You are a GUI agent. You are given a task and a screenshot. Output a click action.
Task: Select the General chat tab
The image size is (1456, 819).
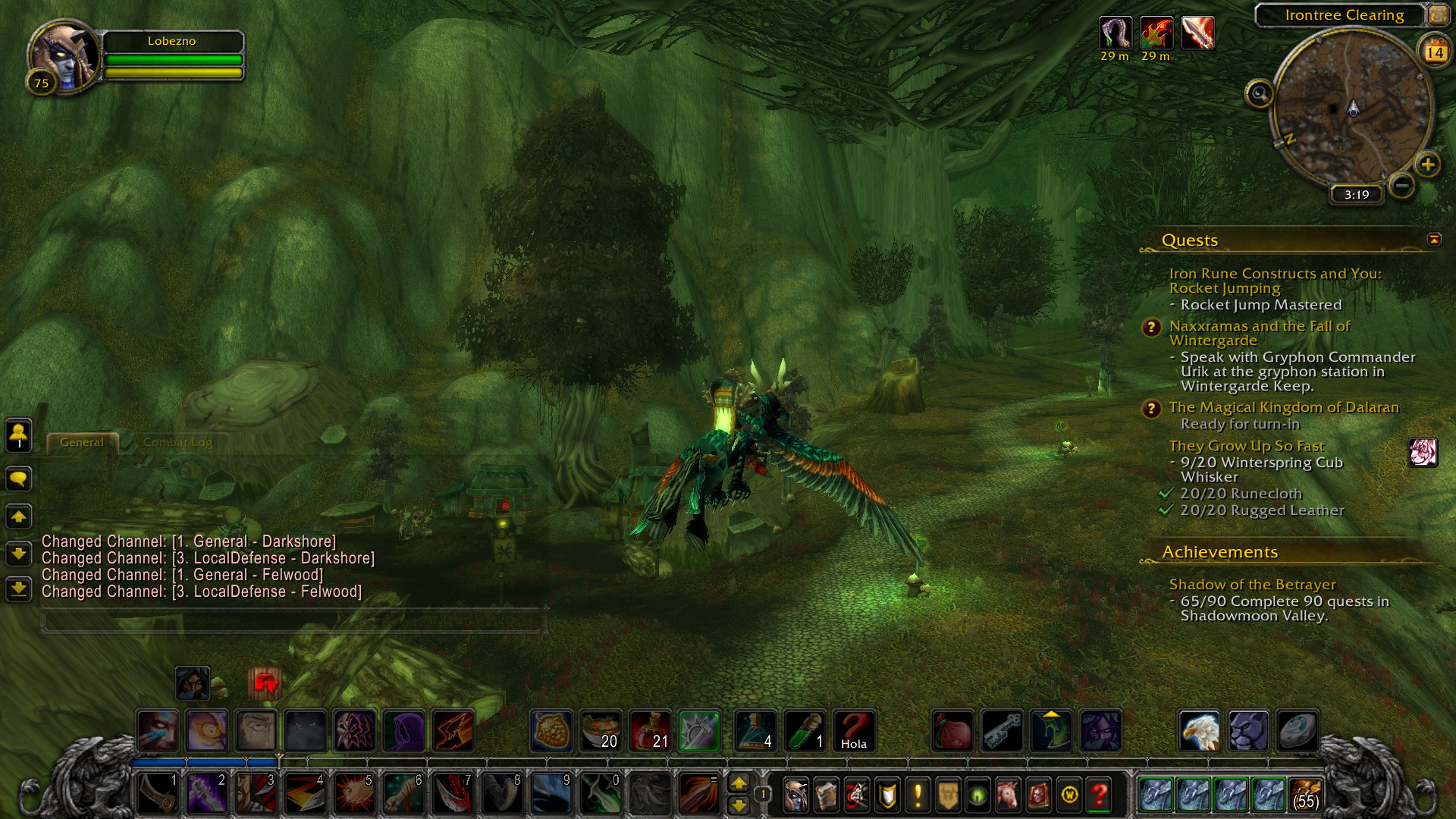[82, 442]
